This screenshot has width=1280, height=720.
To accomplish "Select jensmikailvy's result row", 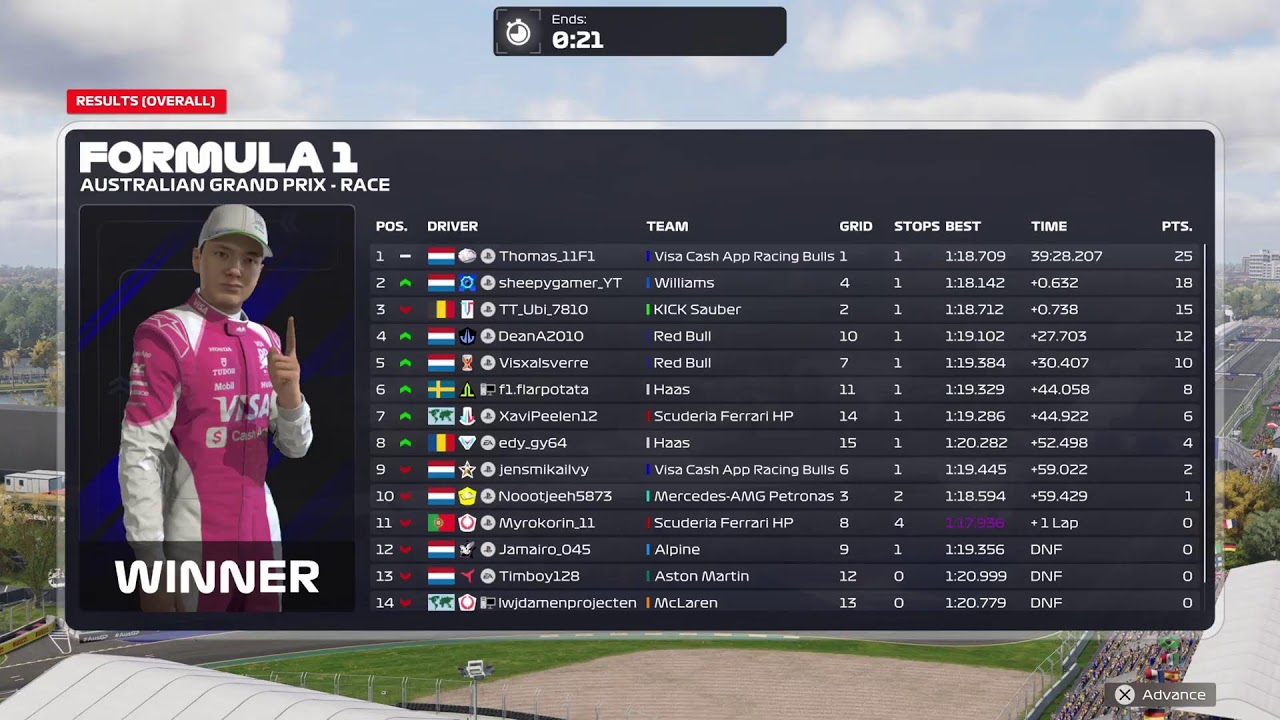I will pos(785,469).
